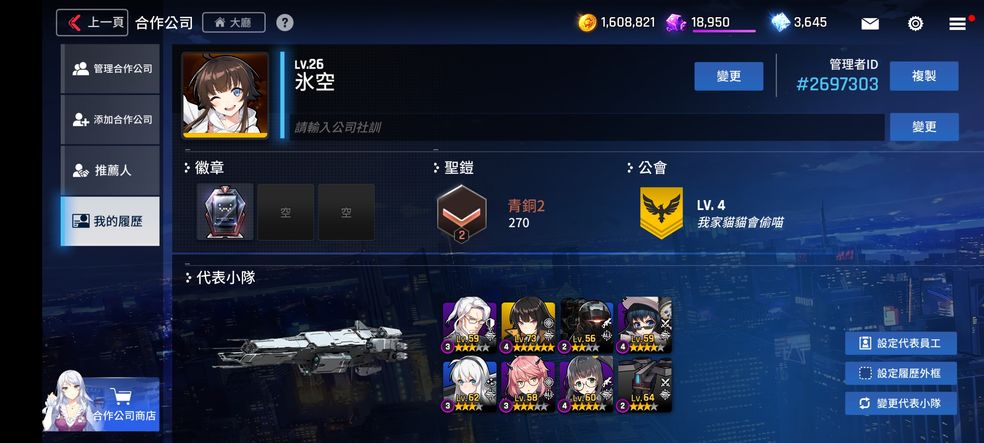The image size is (984, 443).
Task: Click the company motto input field
Action: 585,127
